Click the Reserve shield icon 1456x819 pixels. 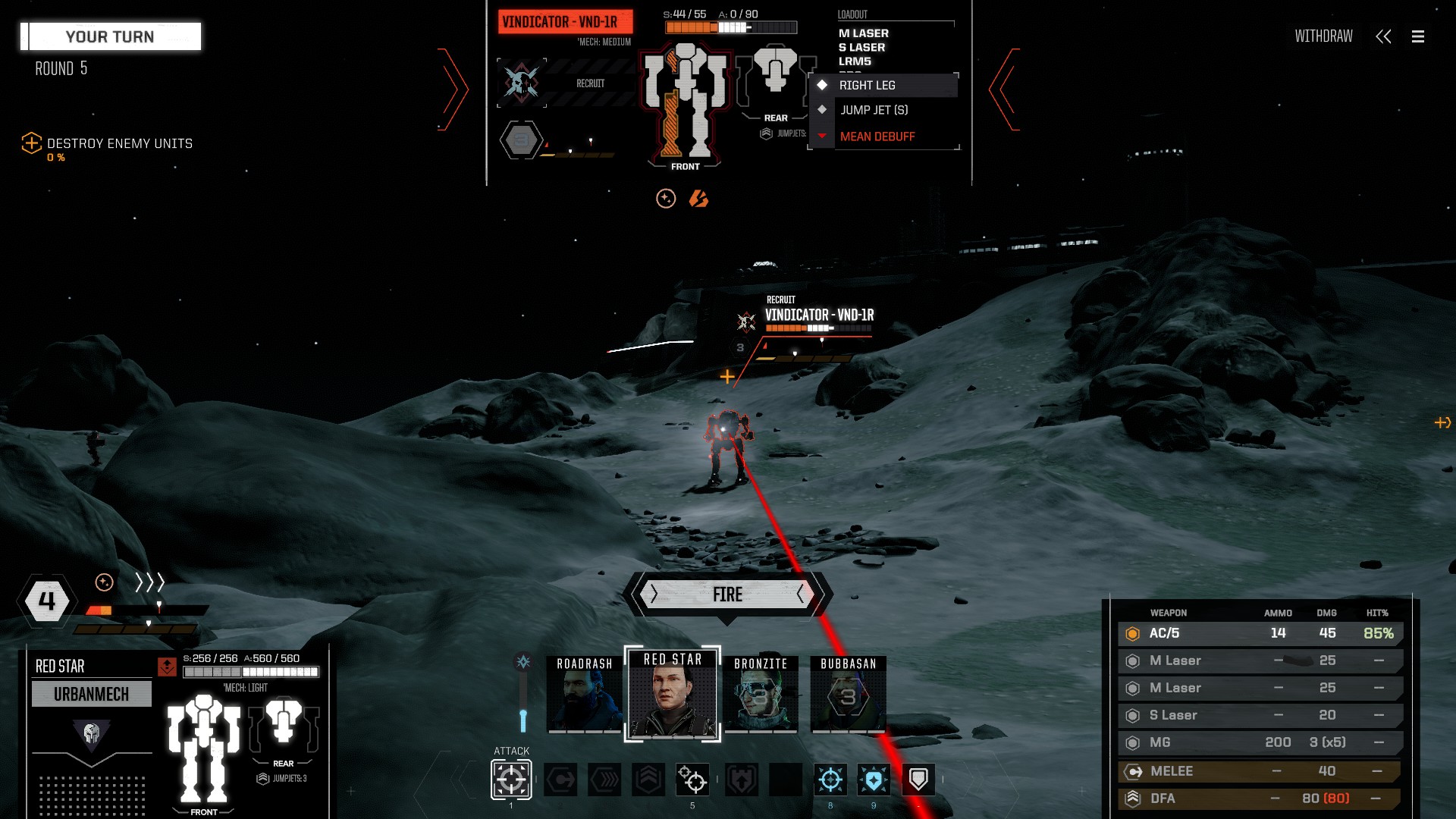pos(918,780)
